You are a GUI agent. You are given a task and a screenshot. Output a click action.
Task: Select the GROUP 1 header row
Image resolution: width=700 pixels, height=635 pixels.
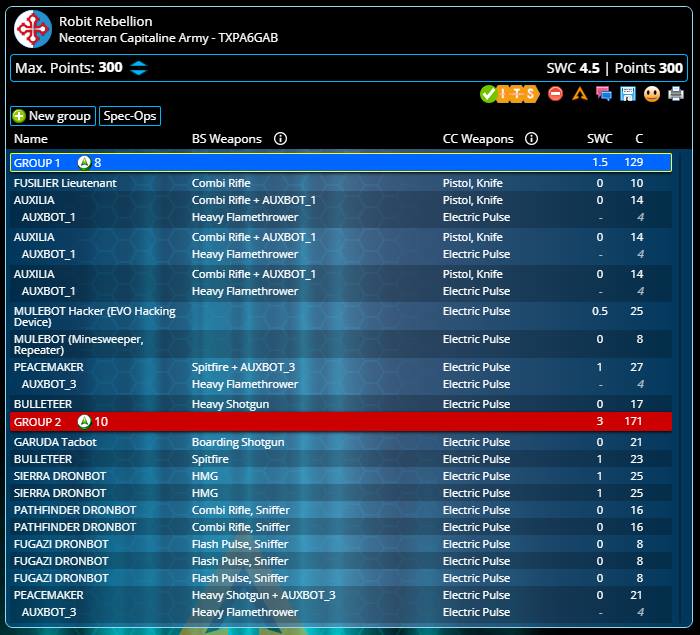[x=340, y=162]
